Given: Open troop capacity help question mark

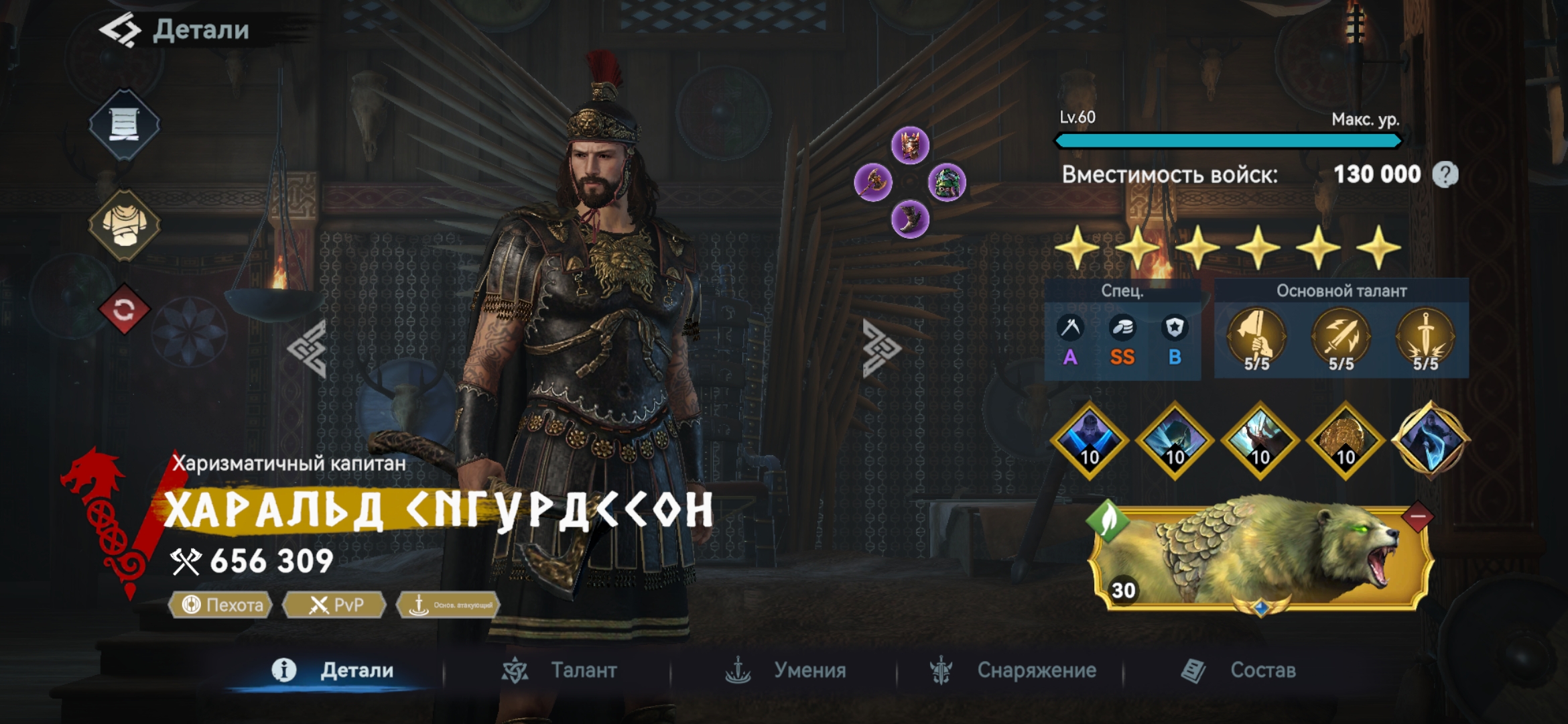Looking at the screenshot, I should tap(1445, 175).
